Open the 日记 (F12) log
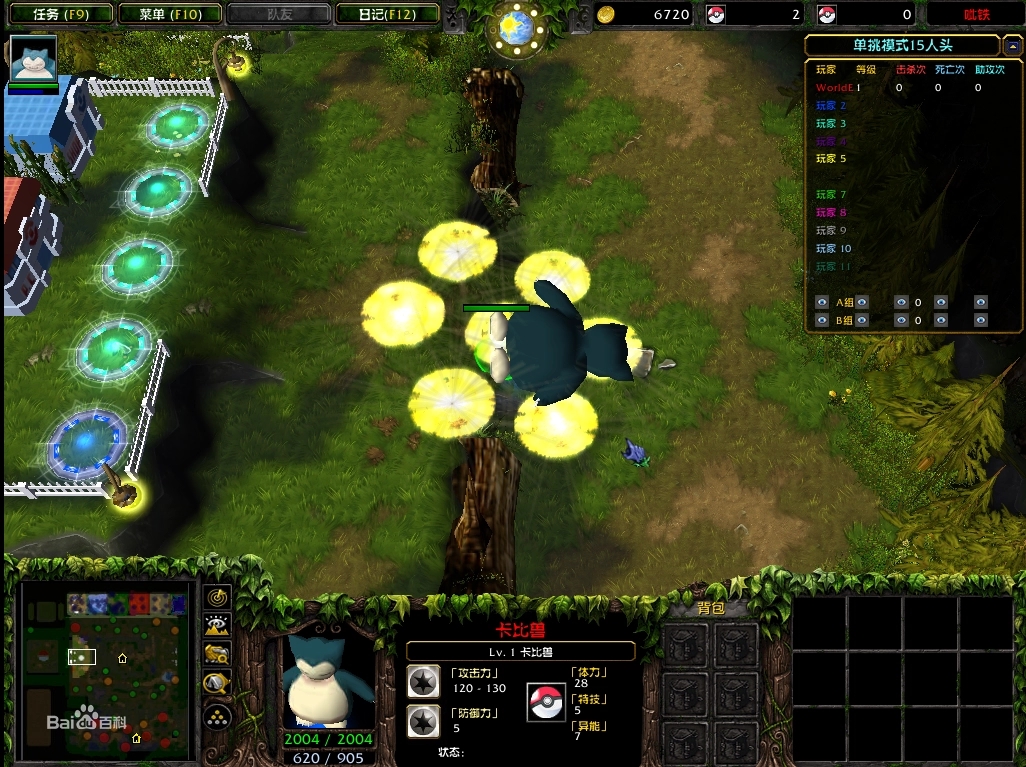Viewport: 1026px width, 767px height. click(x=386, y=14)
